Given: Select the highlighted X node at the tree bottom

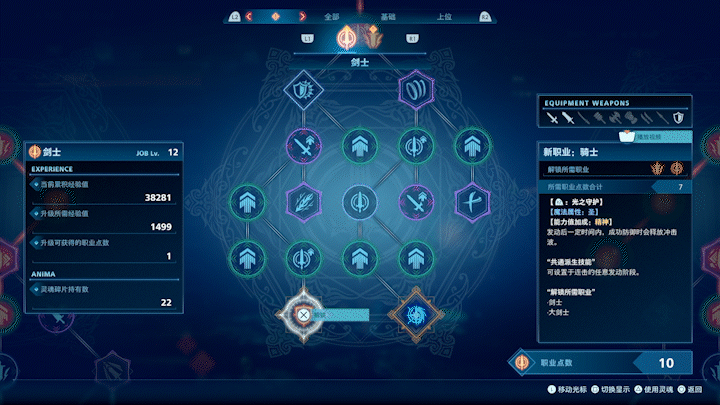Looking at the screenshot, I should 303,314.
